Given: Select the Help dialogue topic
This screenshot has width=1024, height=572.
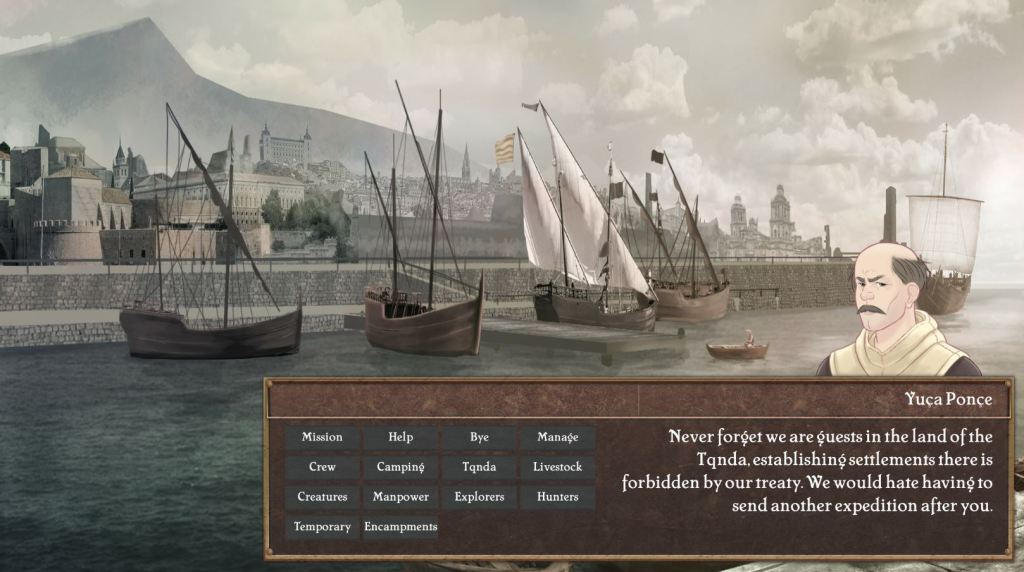Looking at the screenshot, I should click(401, 437).
